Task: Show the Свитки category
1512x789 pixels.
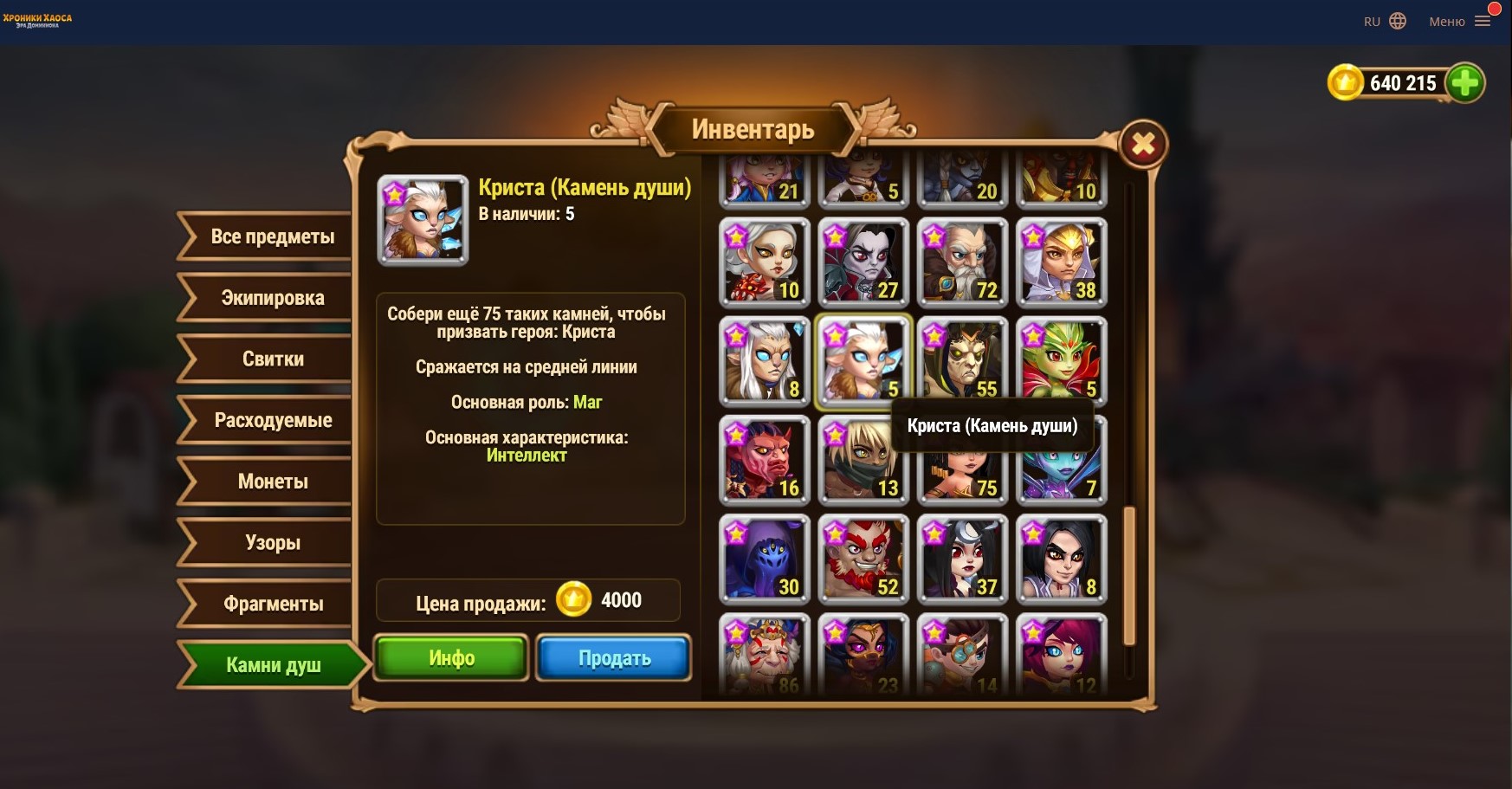Action: (272, 359)
